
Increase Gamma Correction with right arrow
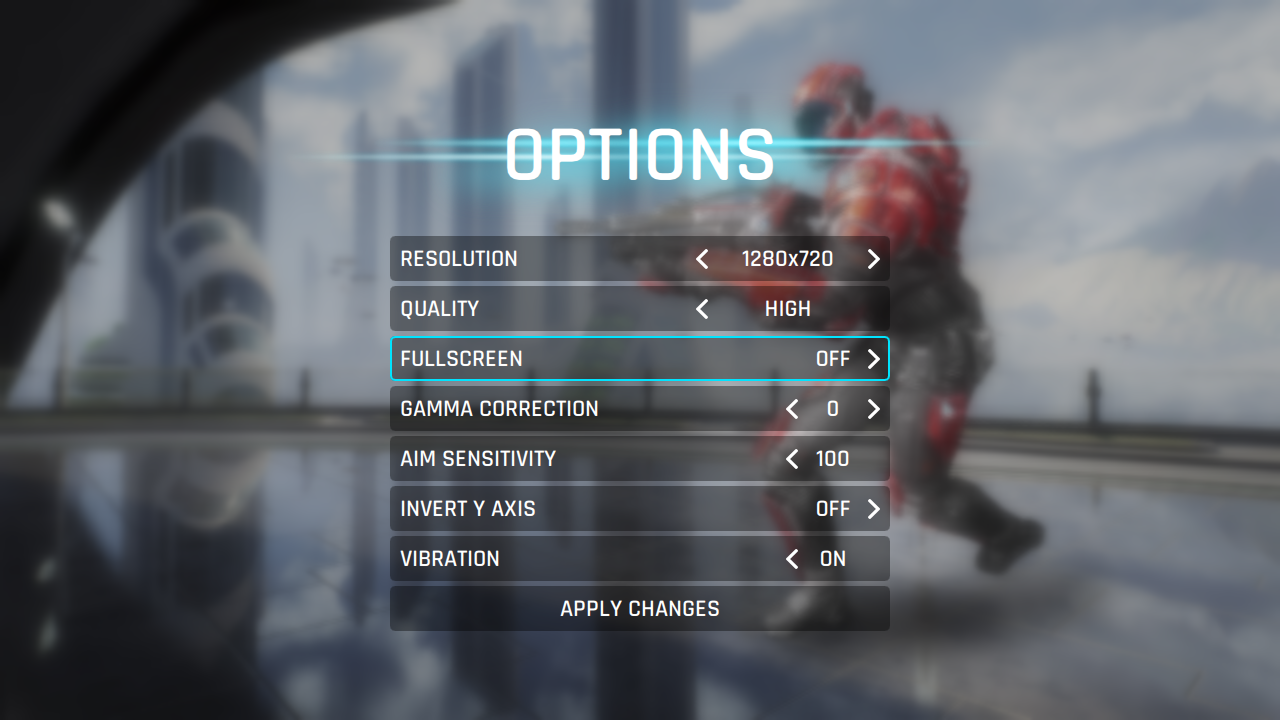pyautogui.click(x=873, y=409)
